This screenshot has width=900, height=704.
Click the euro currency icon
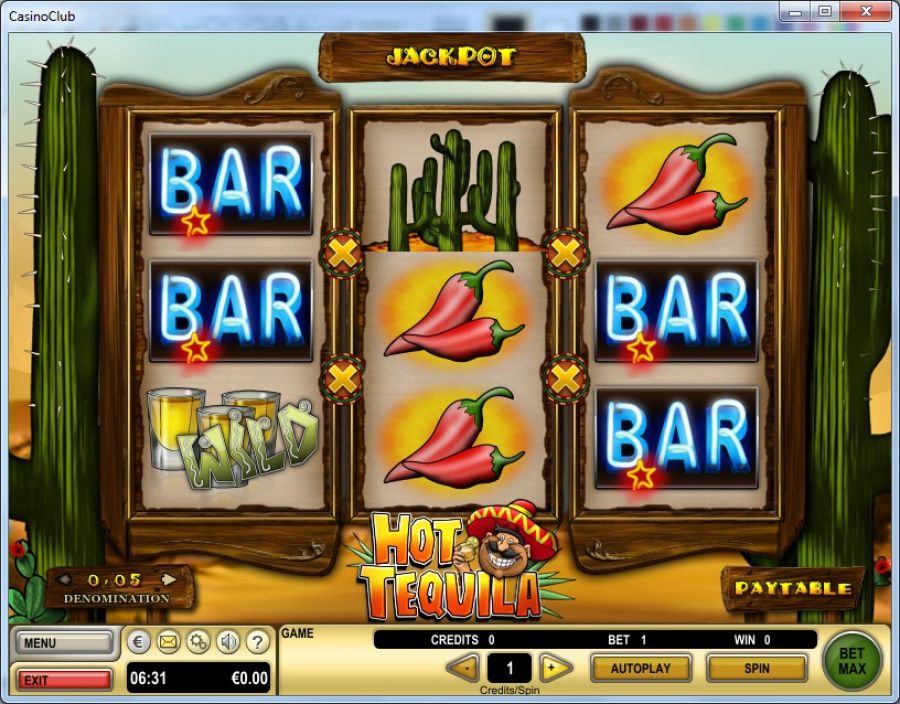click(139, 641)
